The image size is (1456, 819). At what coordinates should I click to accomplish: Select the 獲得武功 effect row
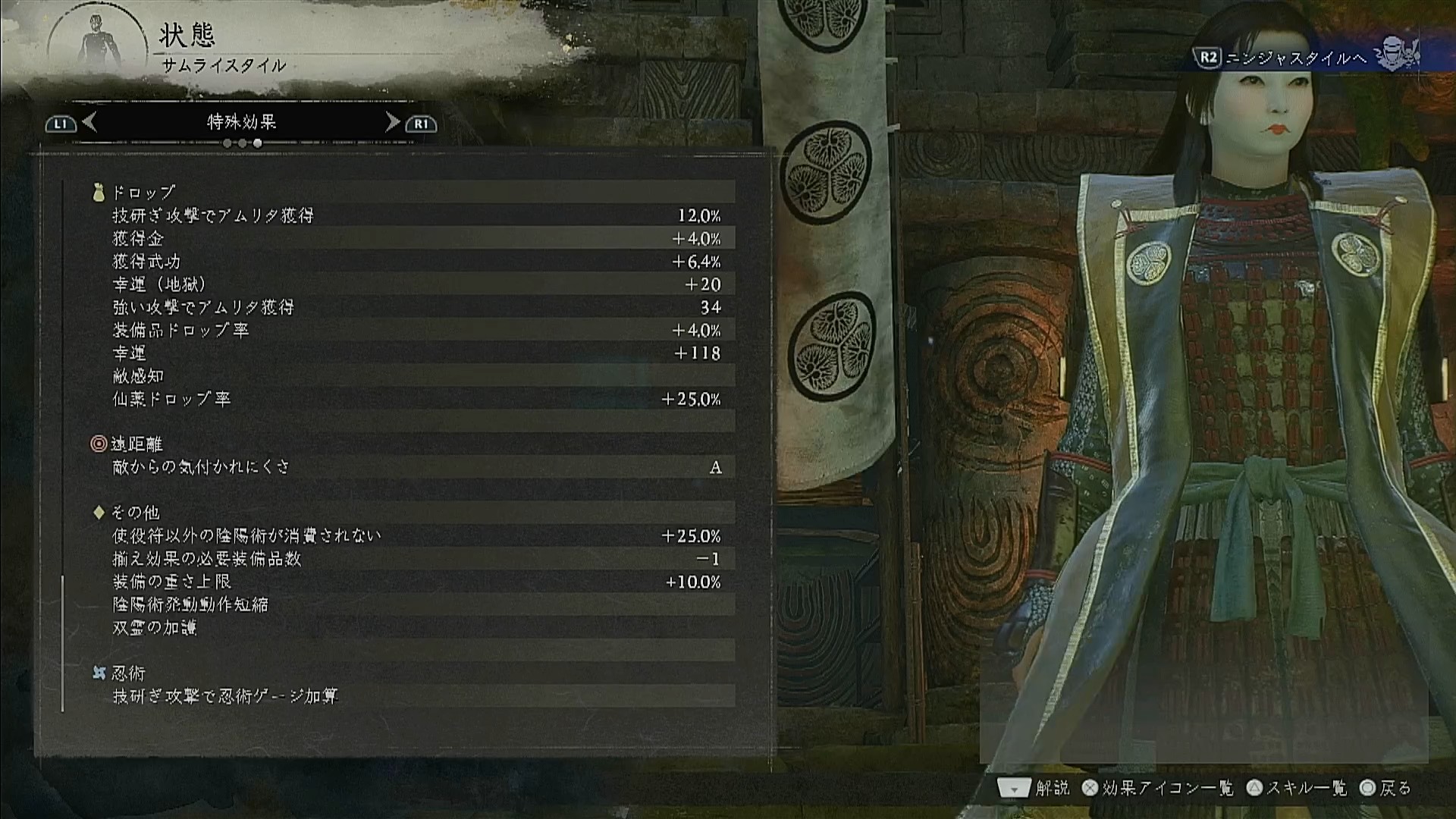click(x=416, y=262)
